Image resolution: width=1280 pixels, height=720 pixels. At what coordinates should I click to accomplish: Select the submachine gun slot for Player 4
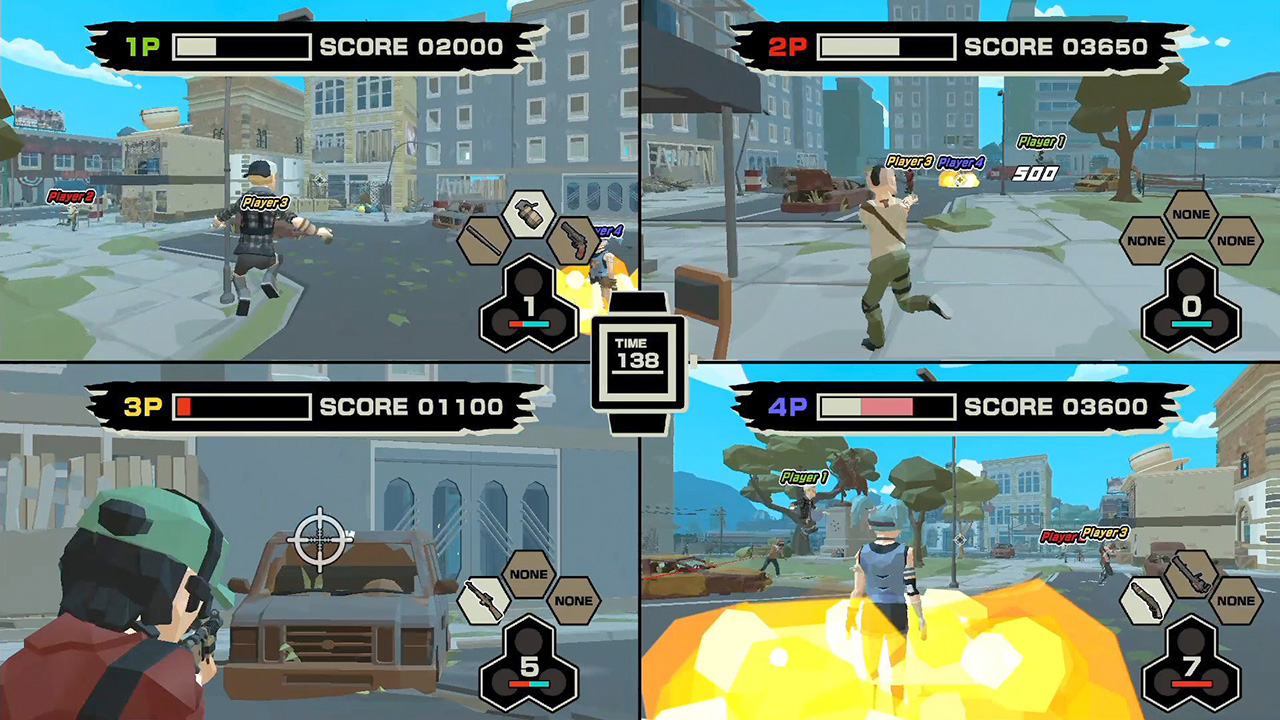click(x=1191, y=573)
